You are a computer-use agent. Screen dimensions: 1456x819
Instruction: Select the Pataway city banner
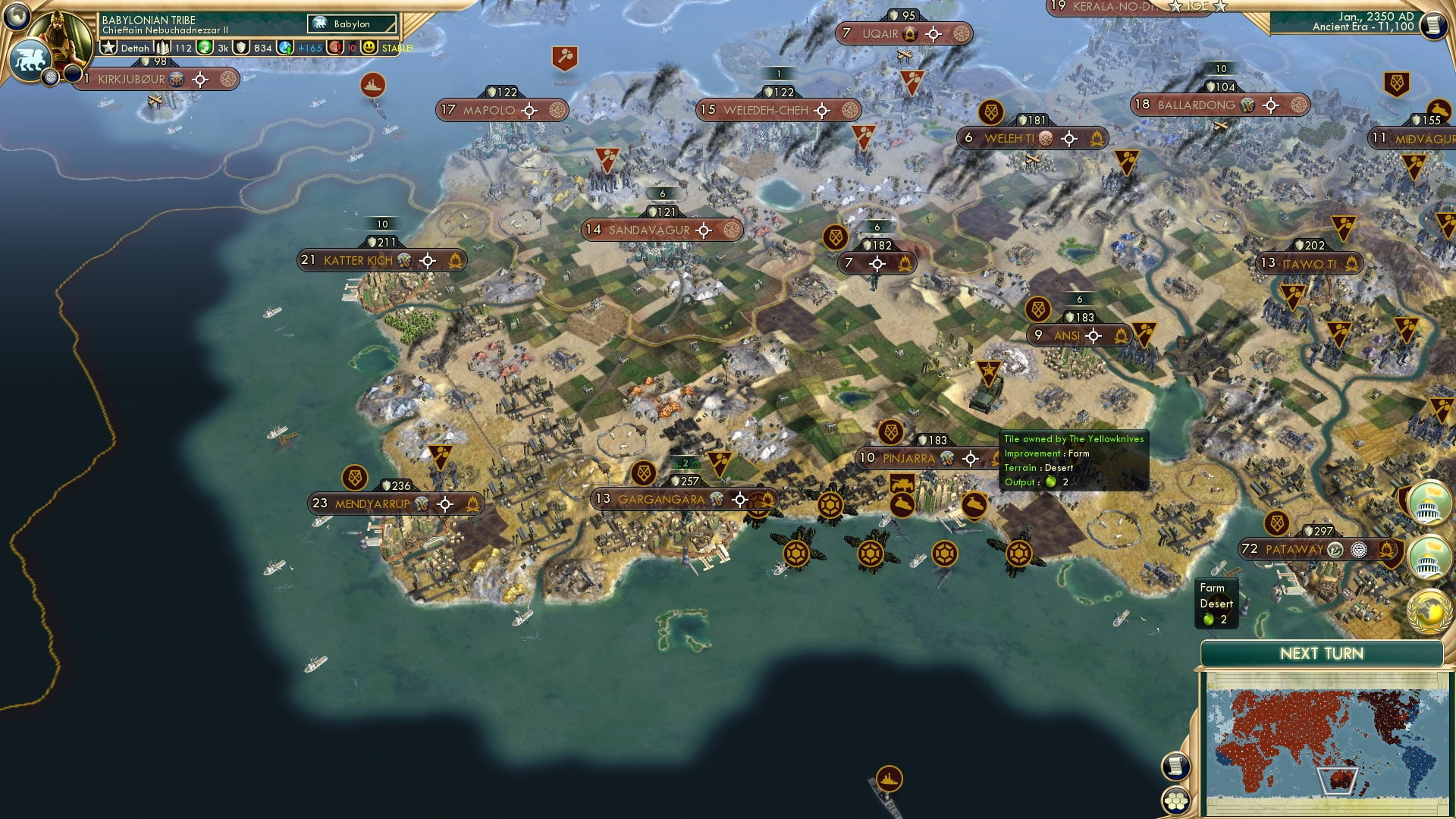[x=1294, y=549]
